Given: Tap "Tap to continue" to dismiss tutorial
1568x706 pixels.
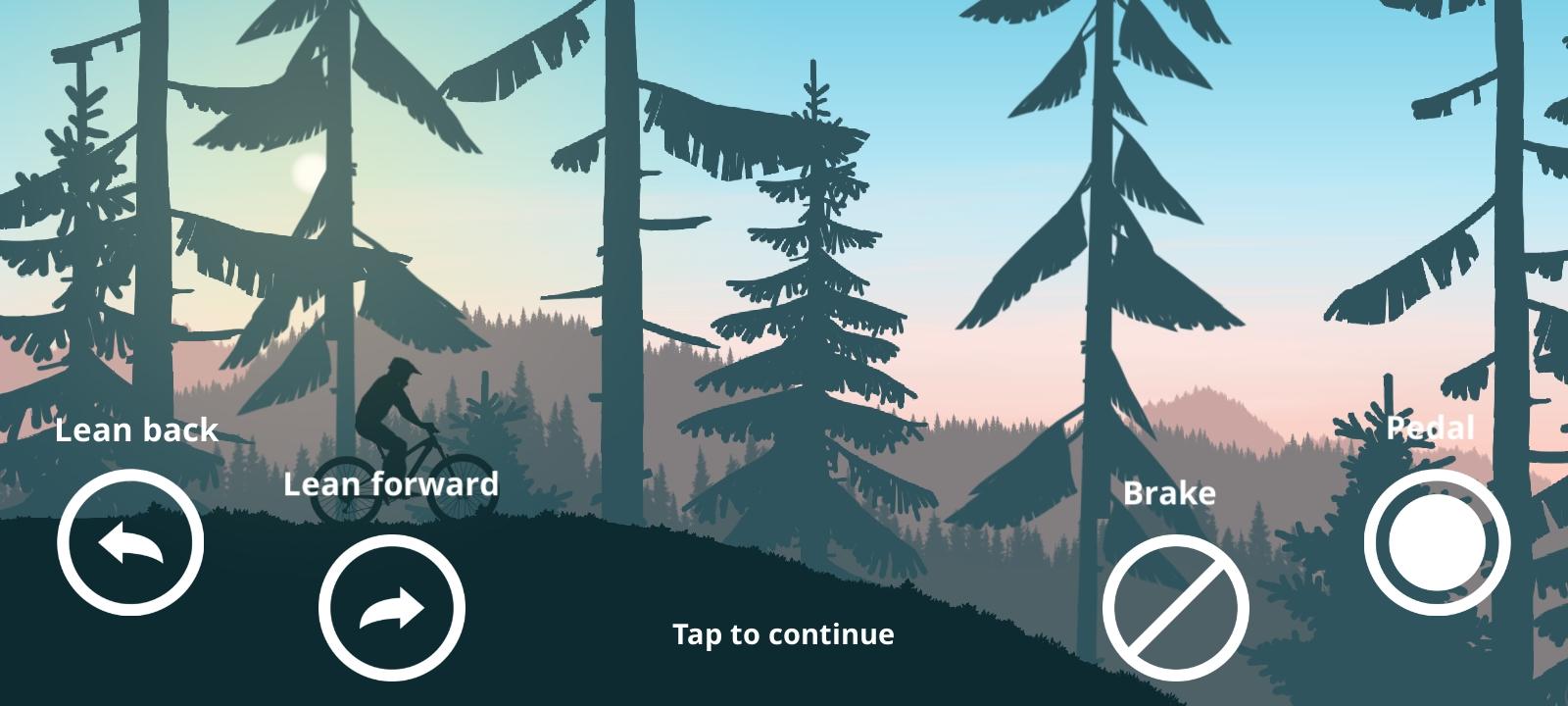Looking at the screenshot, I should [x=783, y=634].
